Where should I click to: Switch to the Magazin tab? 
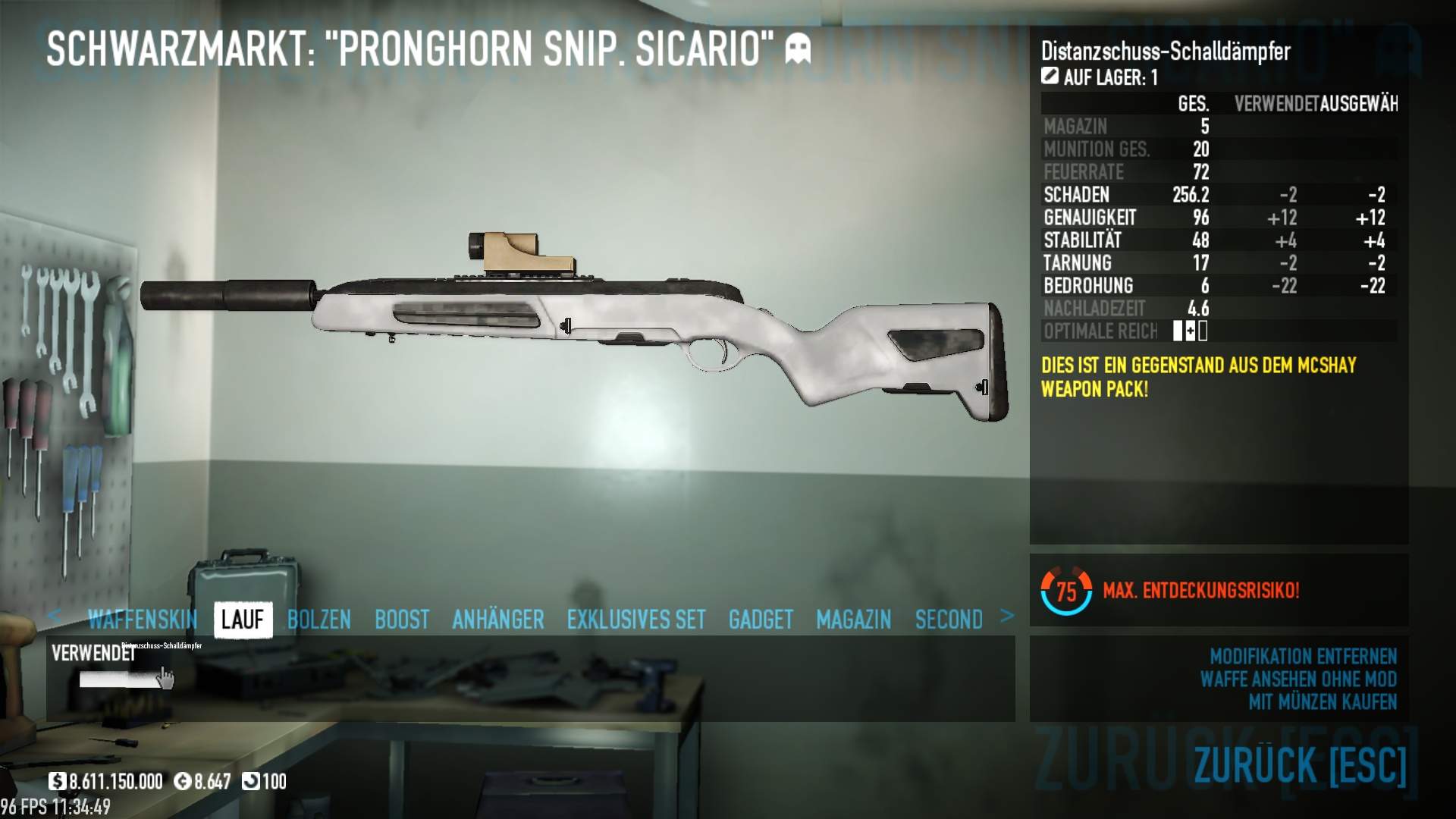tap(854, 620)
